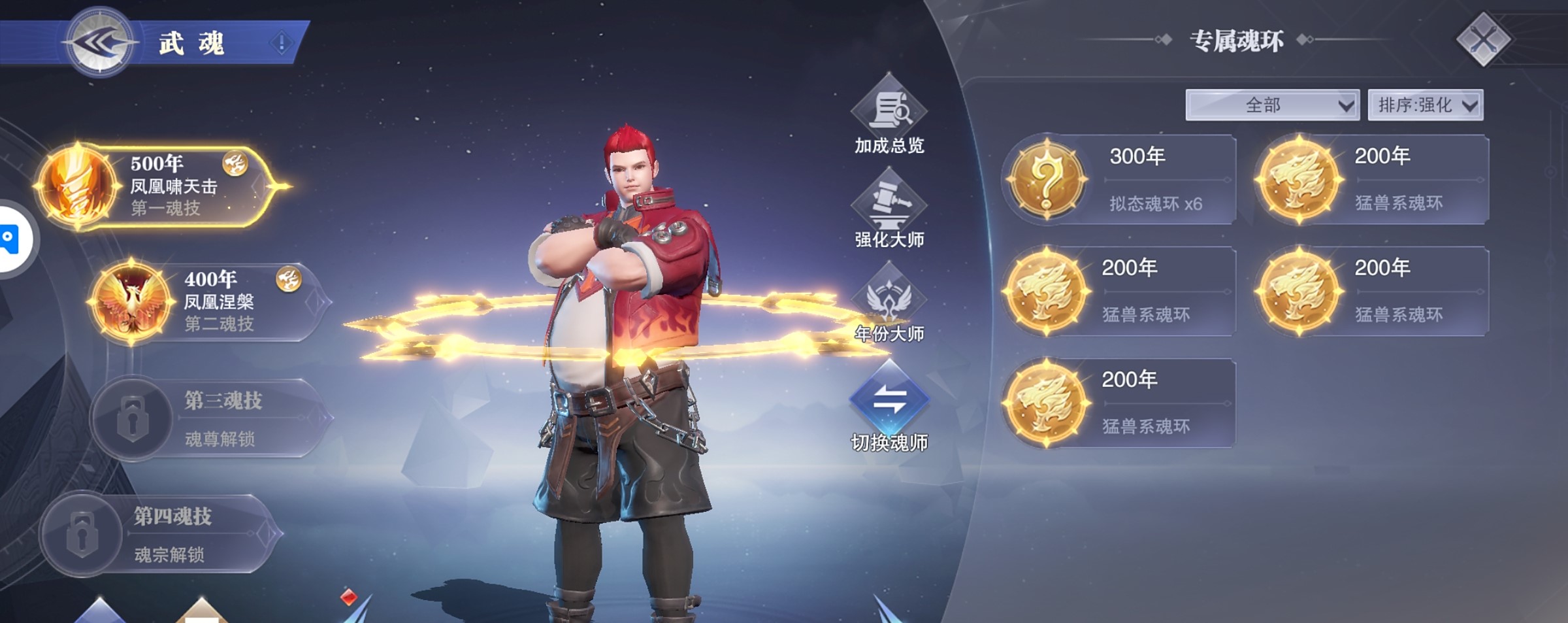Open the 全部 filter dropdown

click(x=1272, y=105)
